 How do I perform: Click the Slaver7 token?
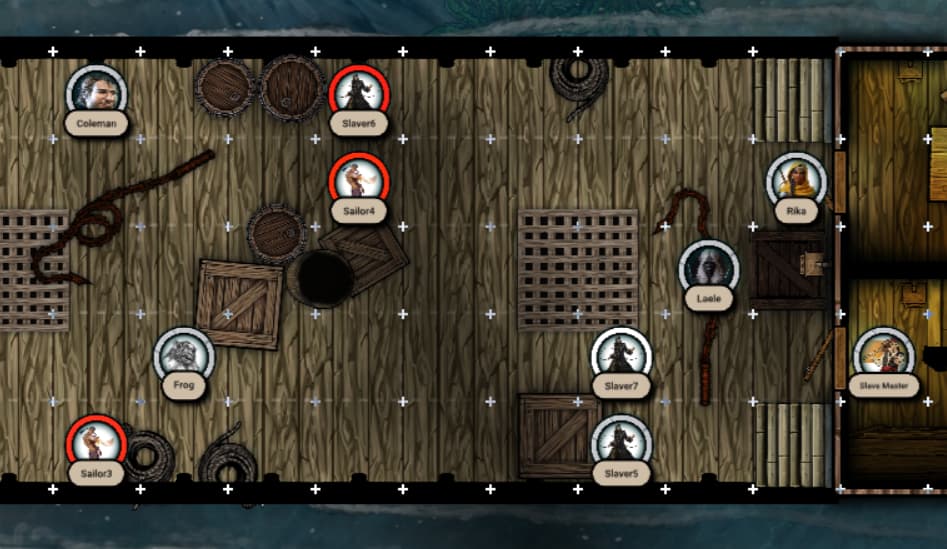[x=621, y=355]
